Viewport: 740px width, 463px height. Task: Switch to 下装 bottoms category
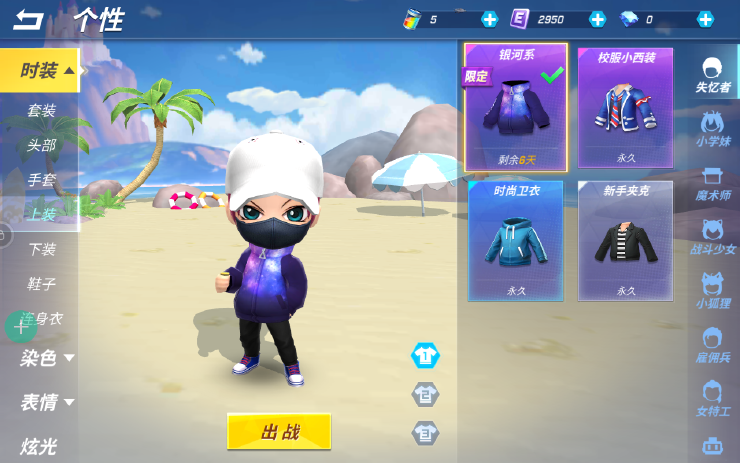pos(41,249)
